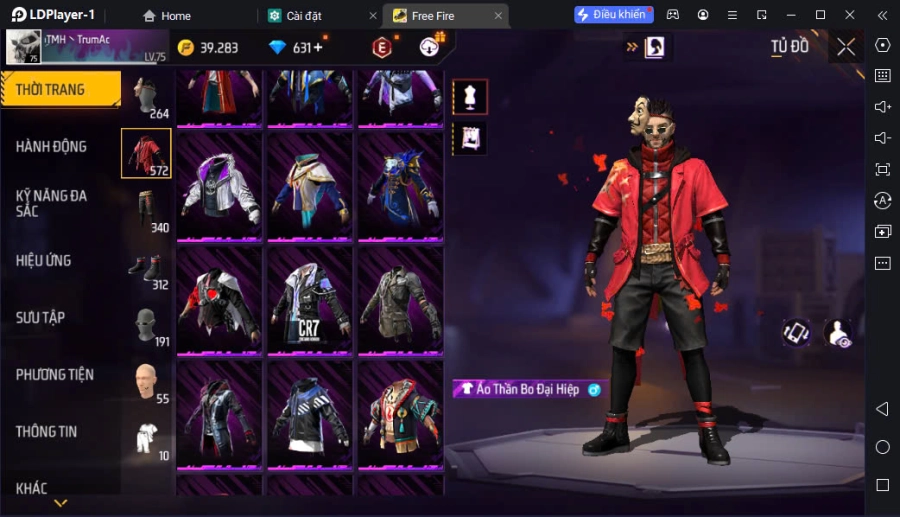Open the shoes category showing 312
900x517 pixels.
(147, 269)
